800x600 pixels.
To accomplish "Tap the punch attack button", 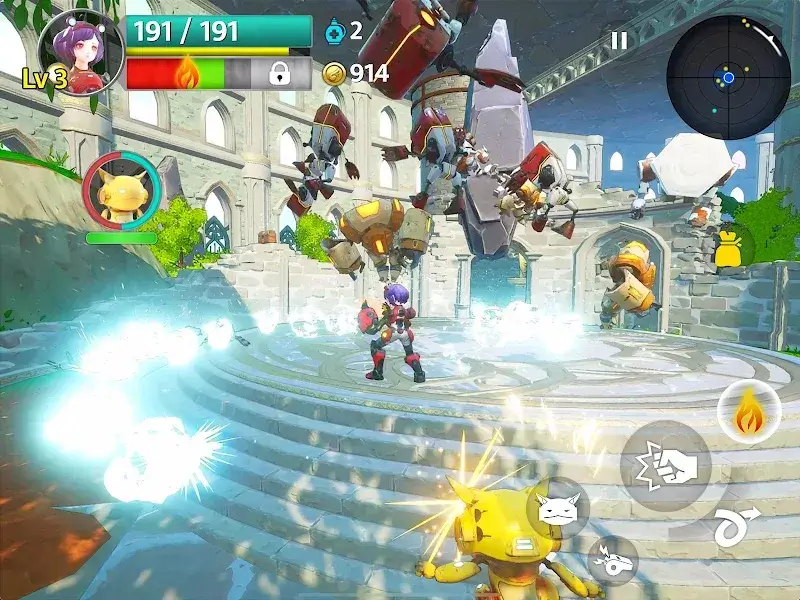I will 665,466.
